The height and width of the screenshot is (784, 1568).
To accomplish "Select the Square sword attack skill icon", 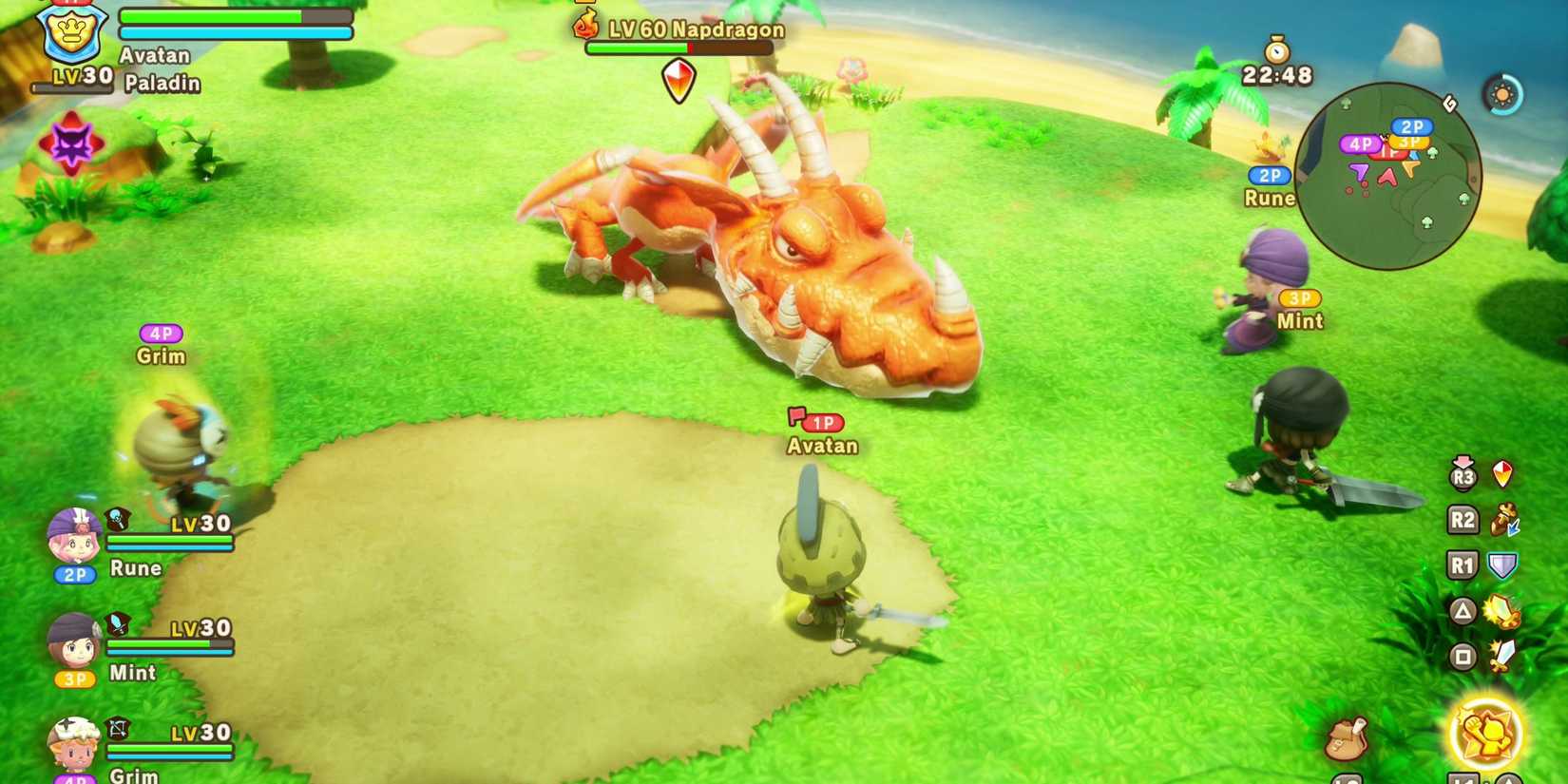I will click(1502, 656).
